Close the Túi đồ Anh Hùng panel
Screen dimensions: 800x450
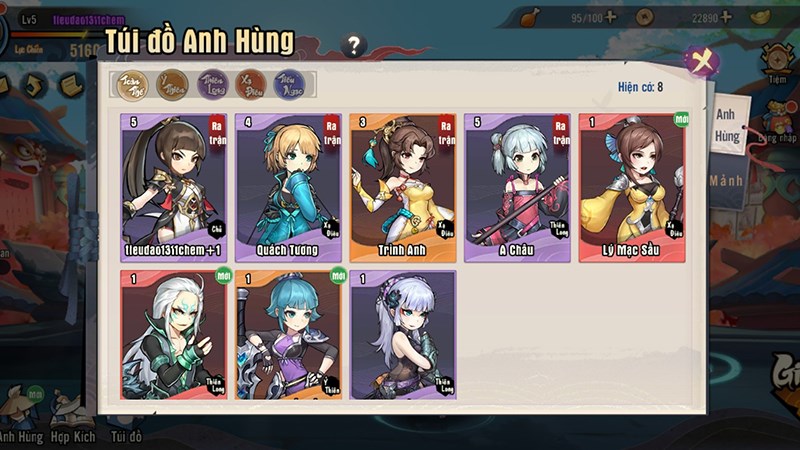tap(701, 60)
